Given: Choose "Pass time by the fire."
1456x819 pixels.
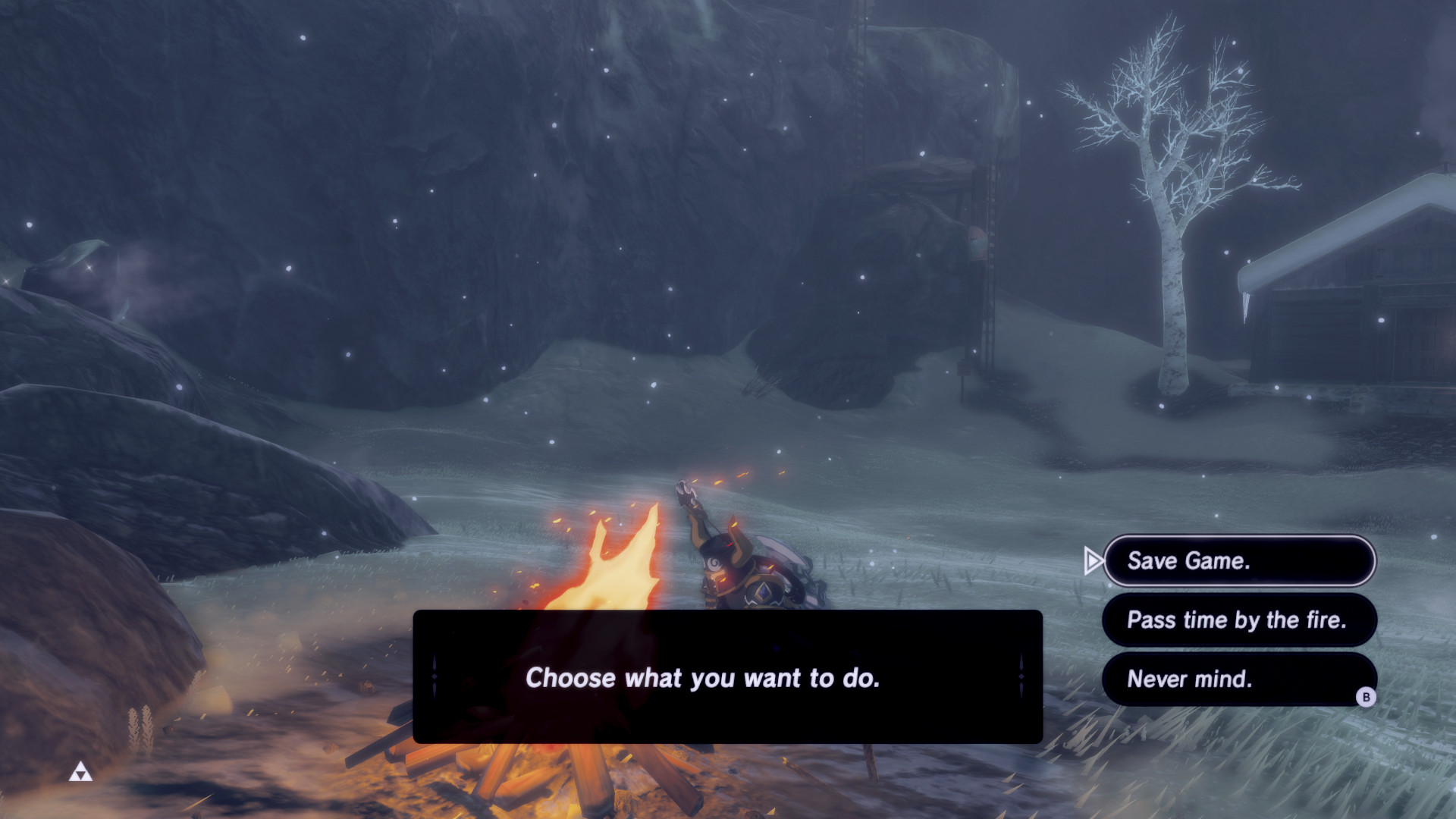Looking at the screenshot, I should [1238, 620].
